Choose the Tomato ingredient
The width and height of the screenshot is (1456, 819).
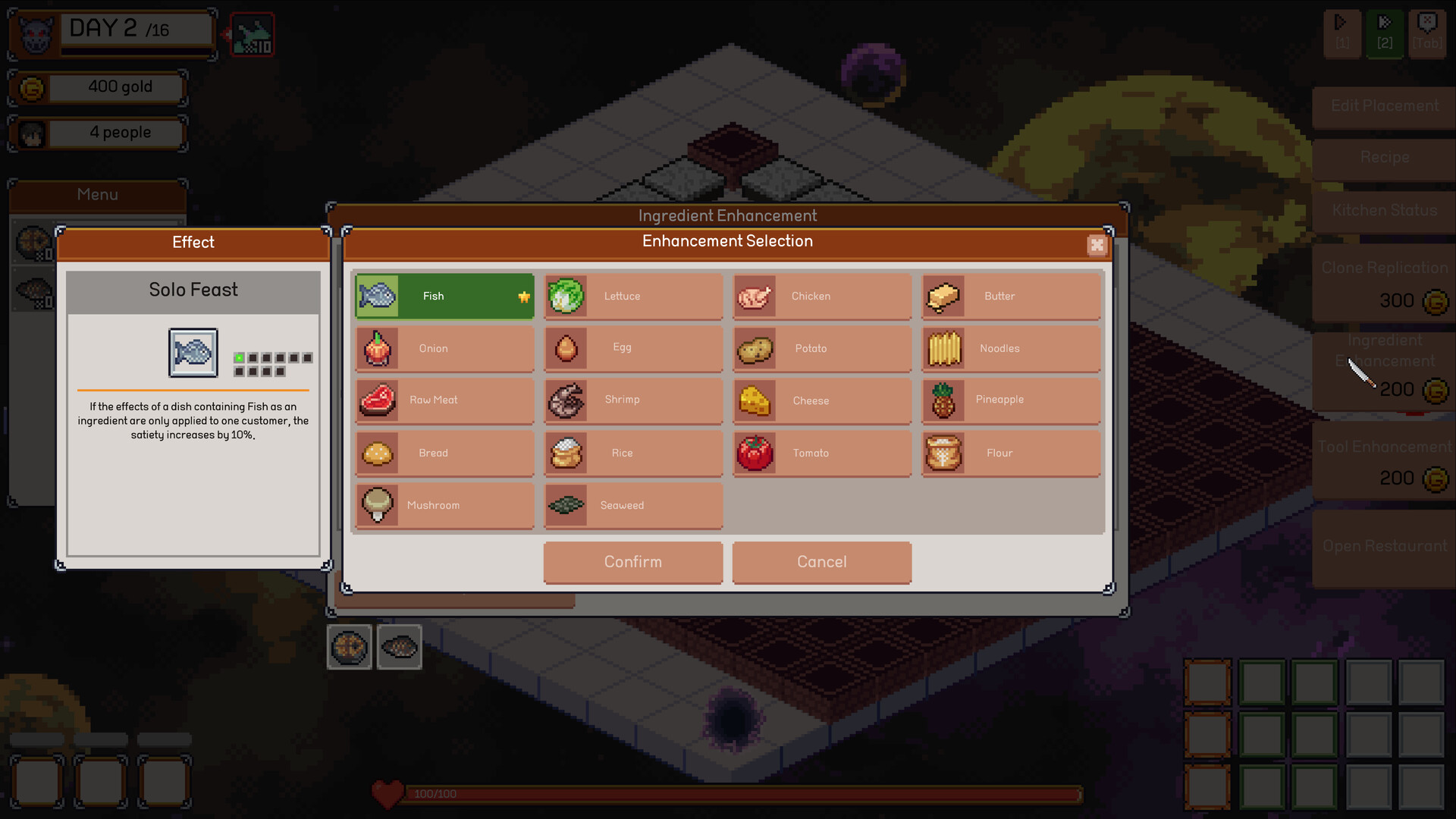[821, 453]
